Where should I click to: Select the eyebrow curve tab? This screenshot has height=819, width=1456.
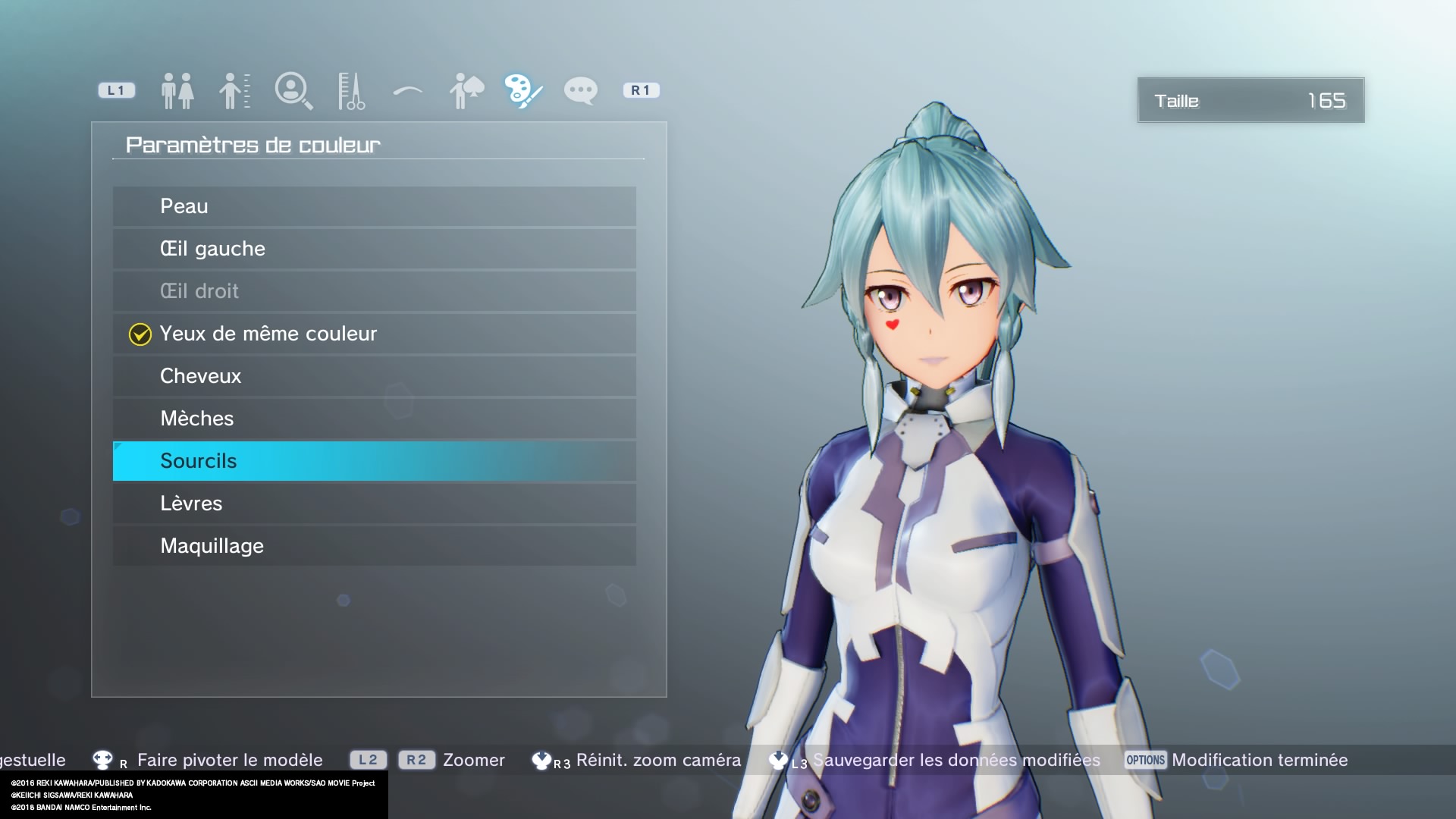[x=408, y=91]
